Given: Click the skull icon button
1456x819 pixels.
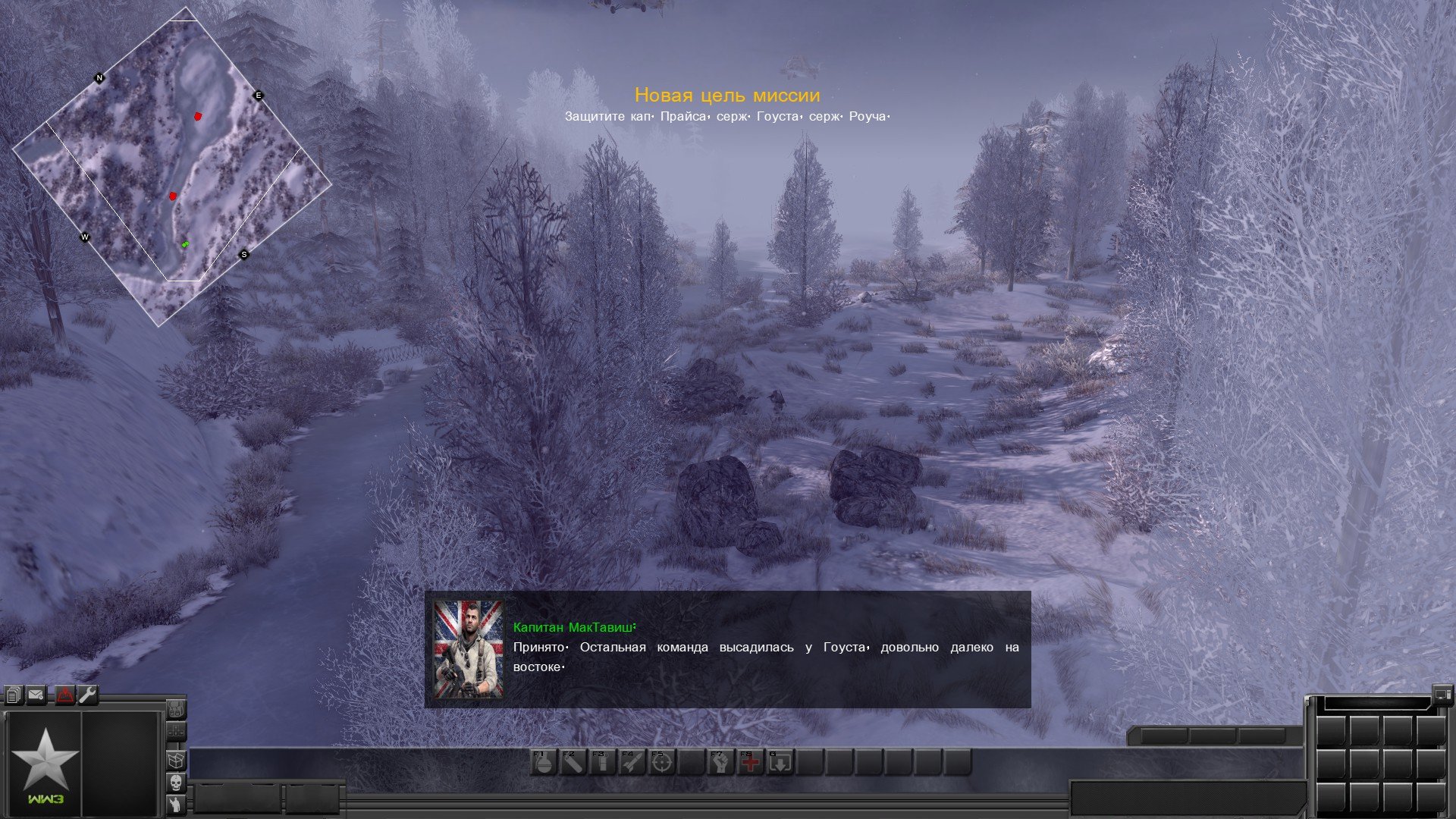Looking at the screenshot, I should click(x=176, y=783).
